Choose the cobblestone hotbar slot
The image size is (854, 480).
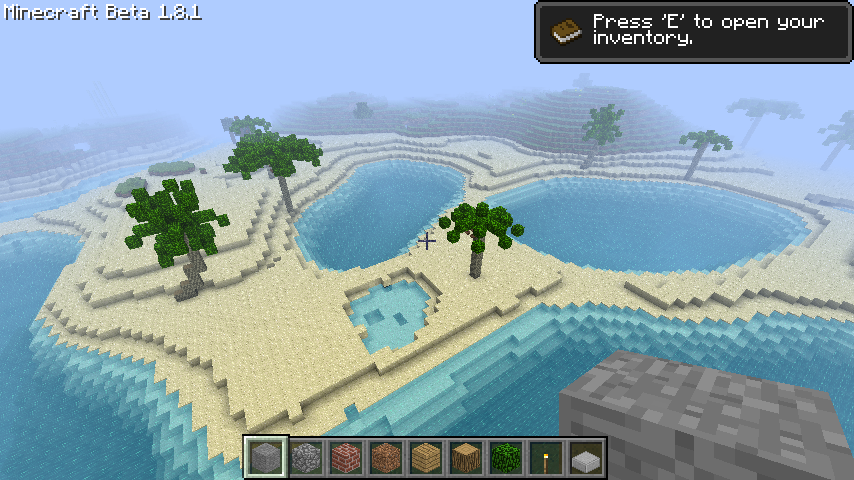click(306, 458)
